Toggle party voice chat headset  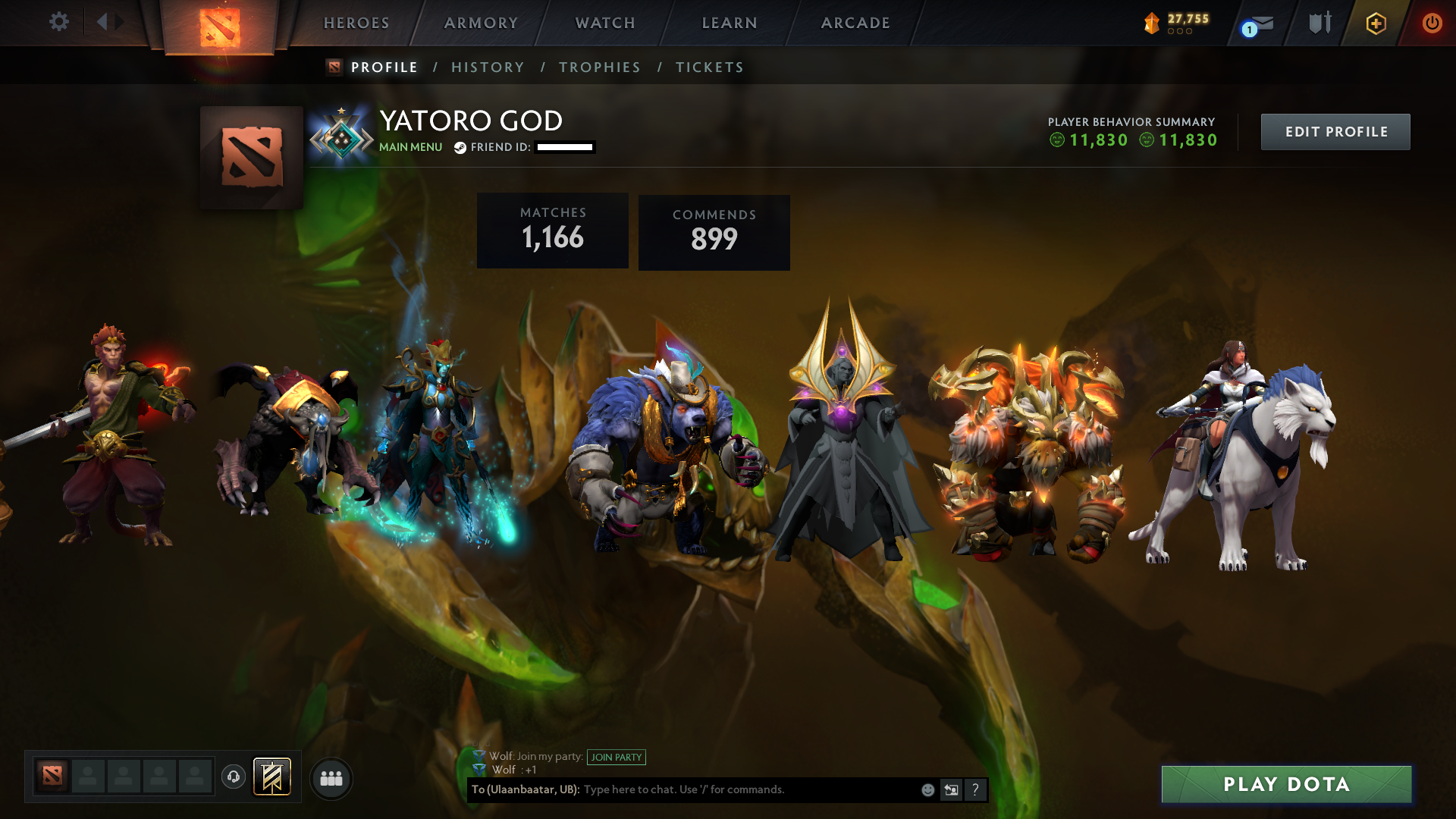234,777
